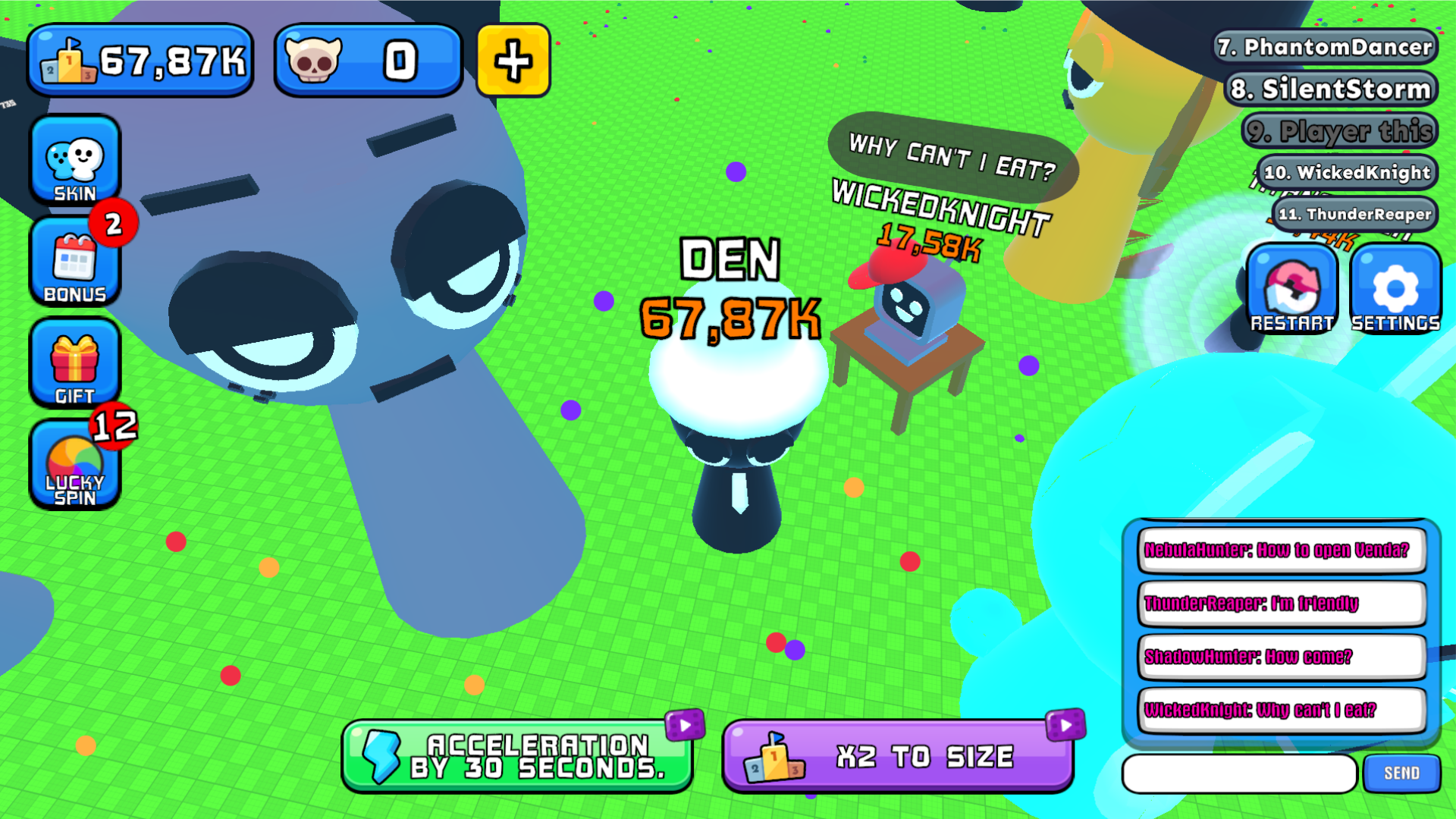
Task: Select ThunderReaper on the leaderboard
Action: [1357, 215]
